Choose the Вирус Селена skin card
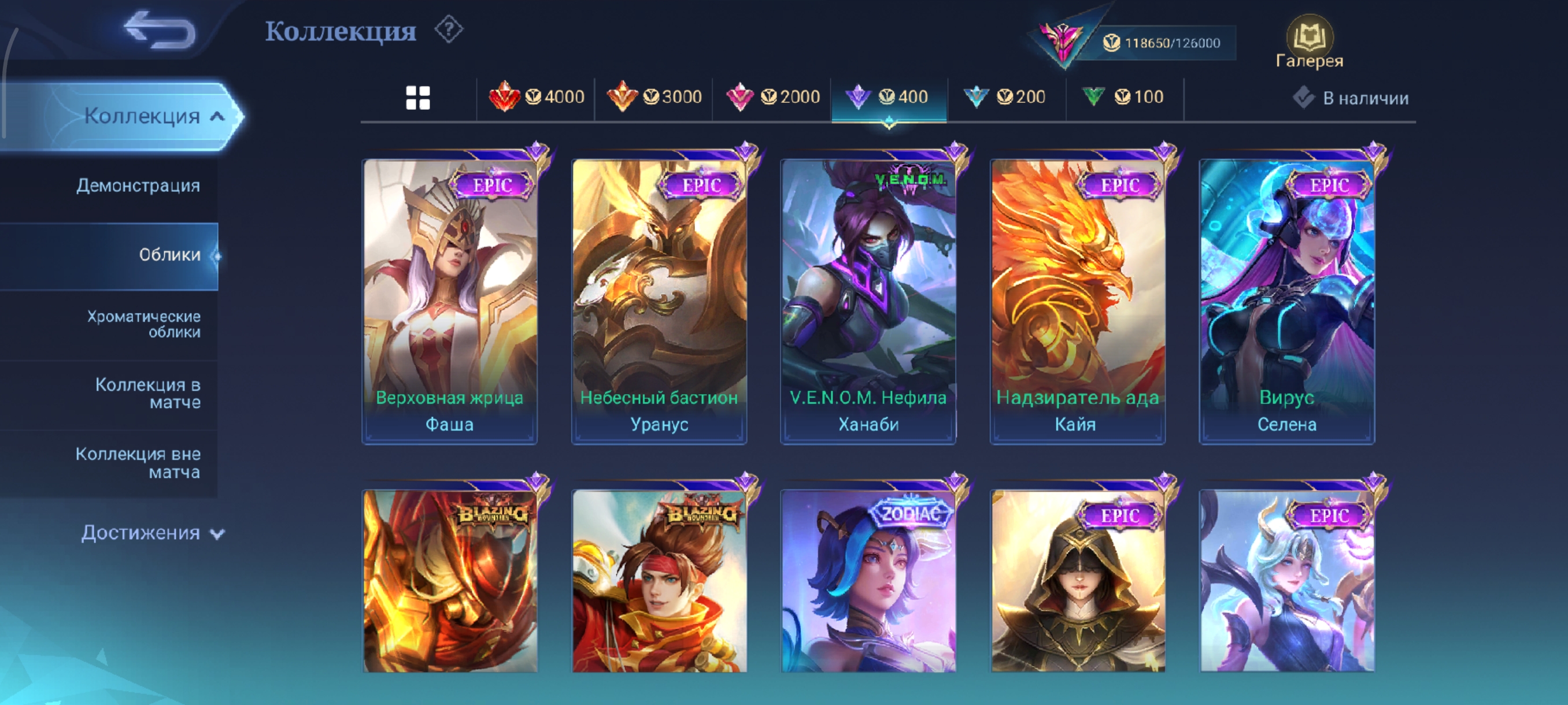This screenshot has width=1568, height=705. 1287,301
